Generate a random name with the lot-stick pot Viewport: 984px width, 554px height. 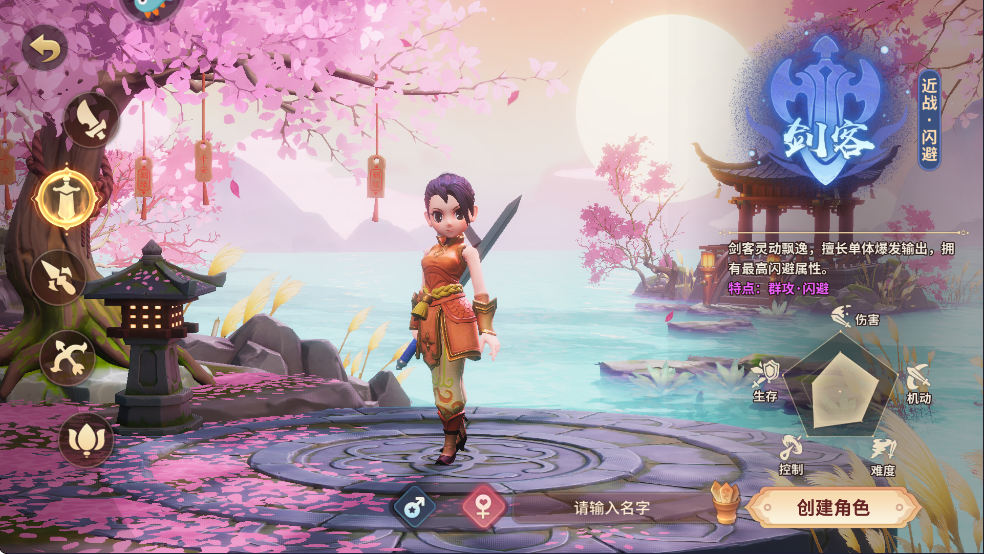pyautogui.click(x=724, y=503)
